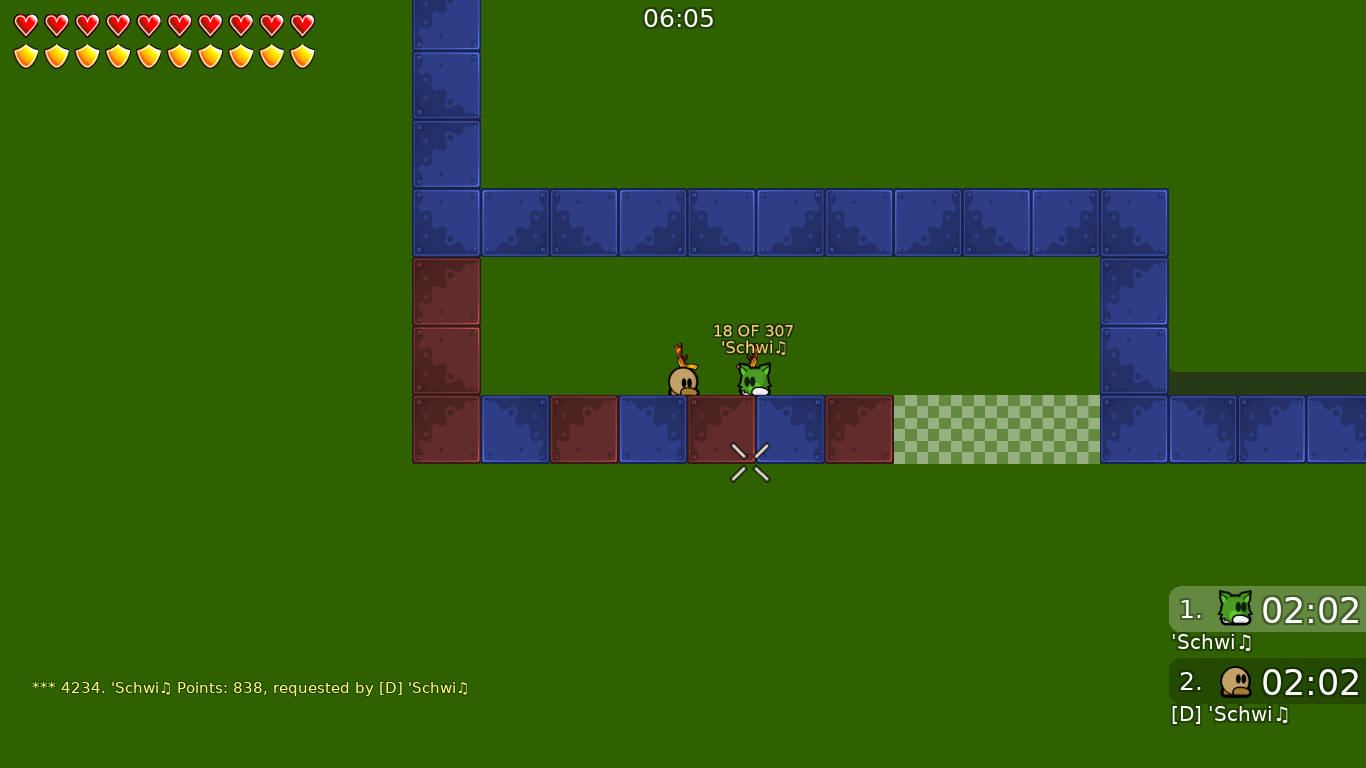Select the '[D] 'Schwi♫' name under rank 2
The height and width of the screenshot is (768, 1366).
pyautogui.click(x=1230, y=714)
